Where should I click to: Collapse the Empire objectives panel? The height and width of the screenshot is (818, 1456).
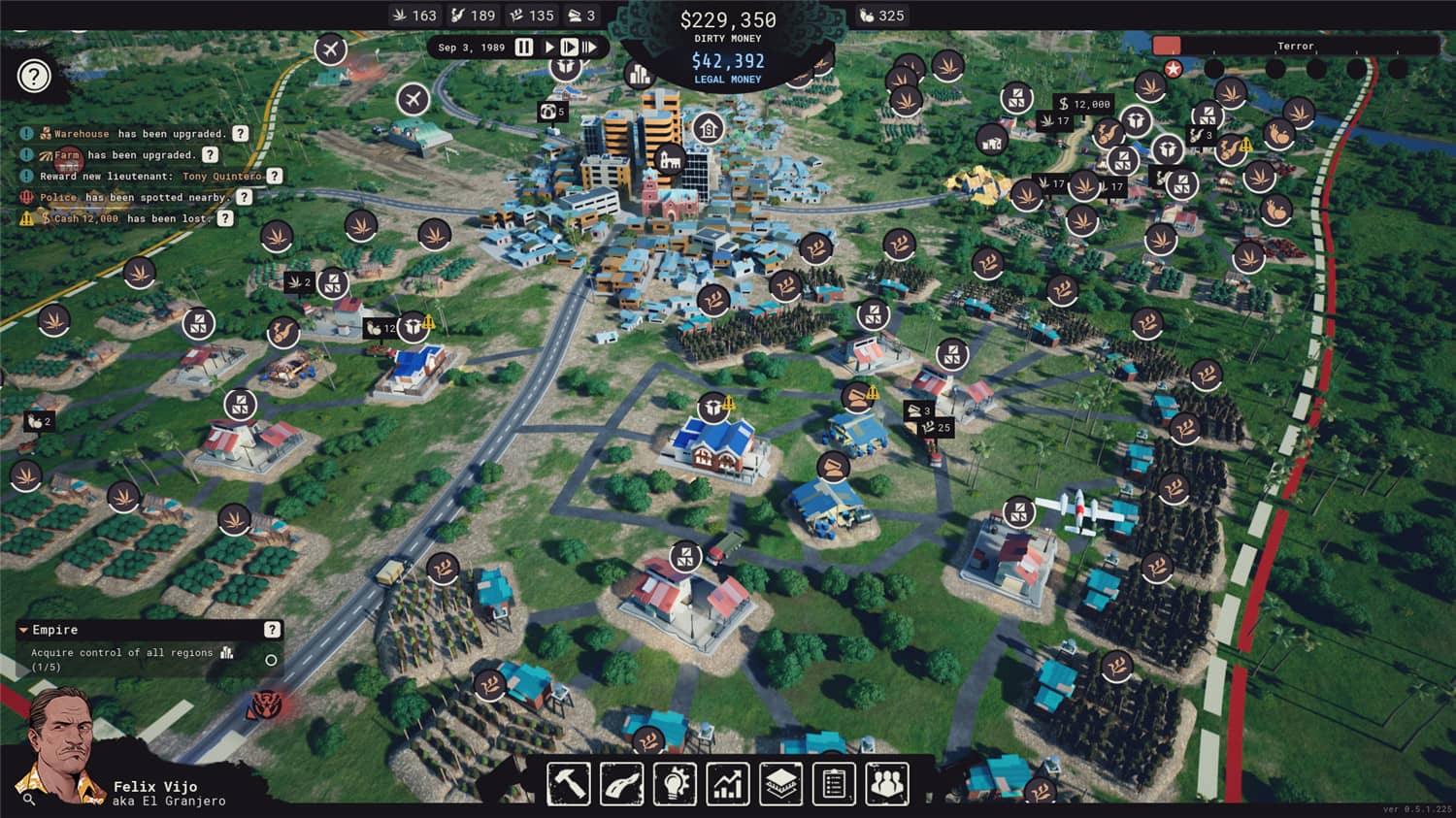pos(22,630)
